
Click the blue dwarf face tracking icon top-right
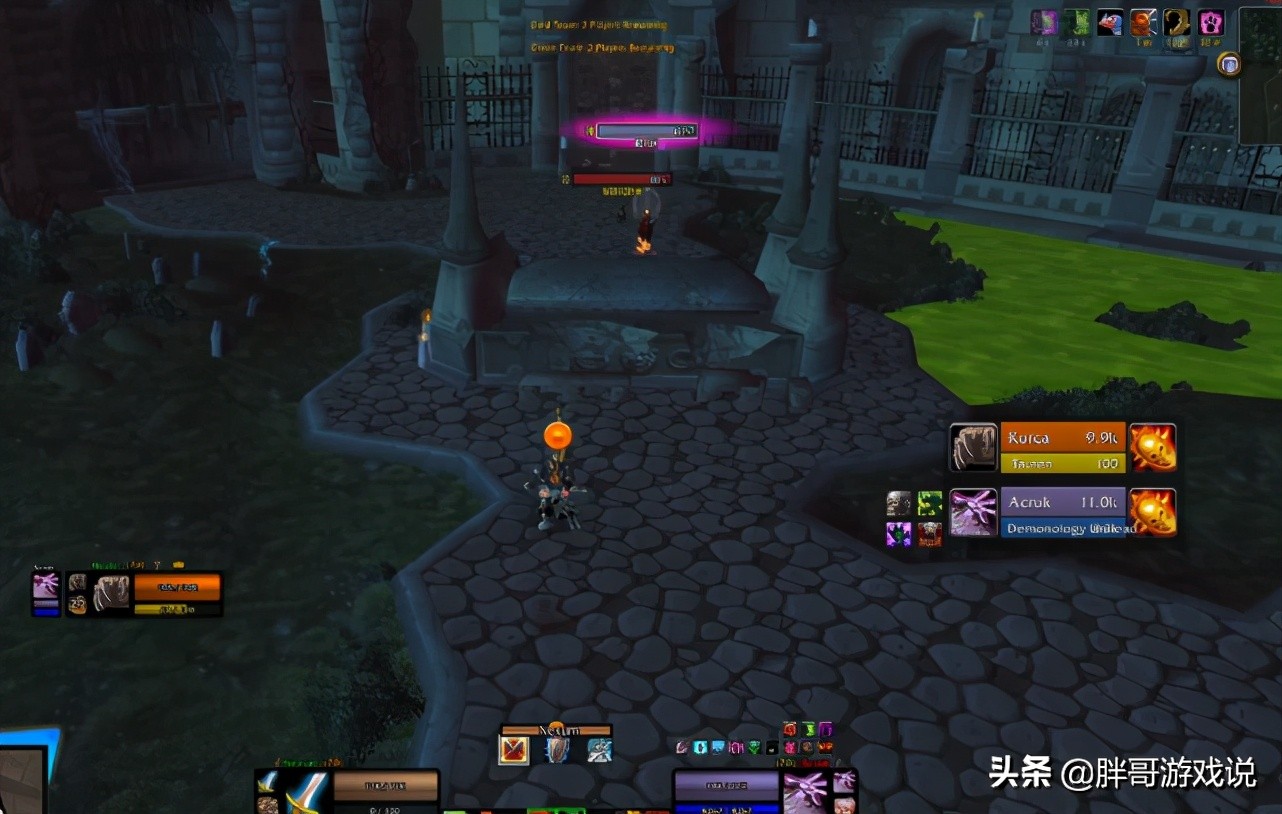(x=1110, y=22)
